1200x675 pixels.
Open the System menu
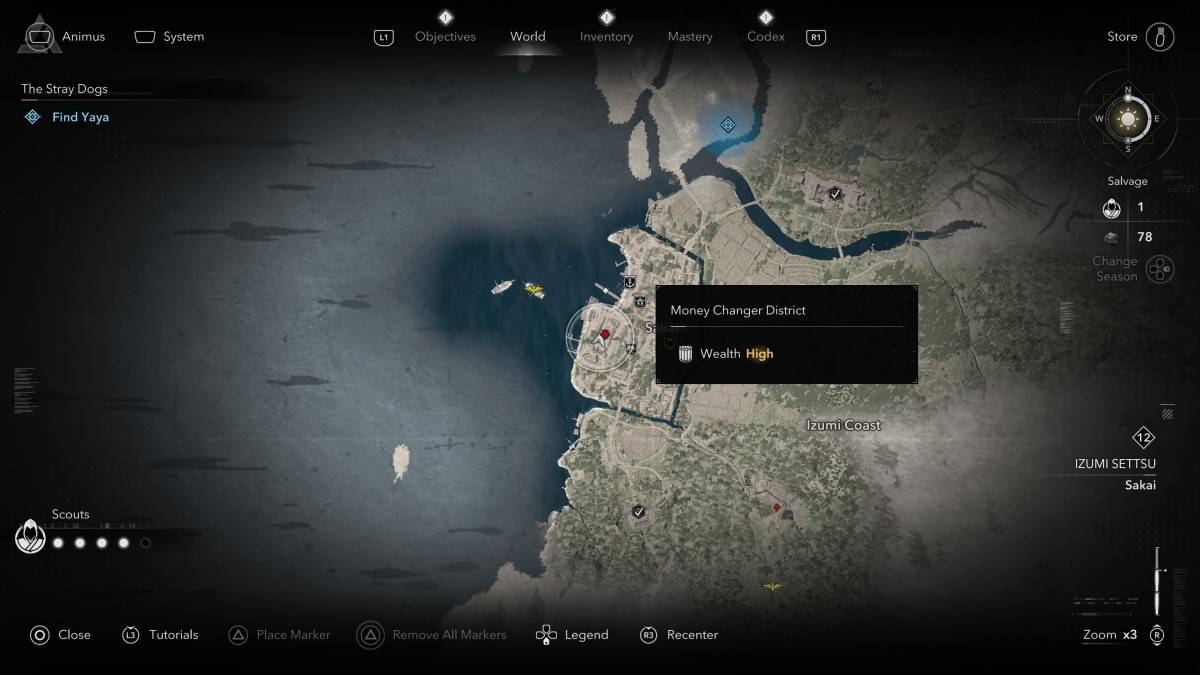click(170, 37)
